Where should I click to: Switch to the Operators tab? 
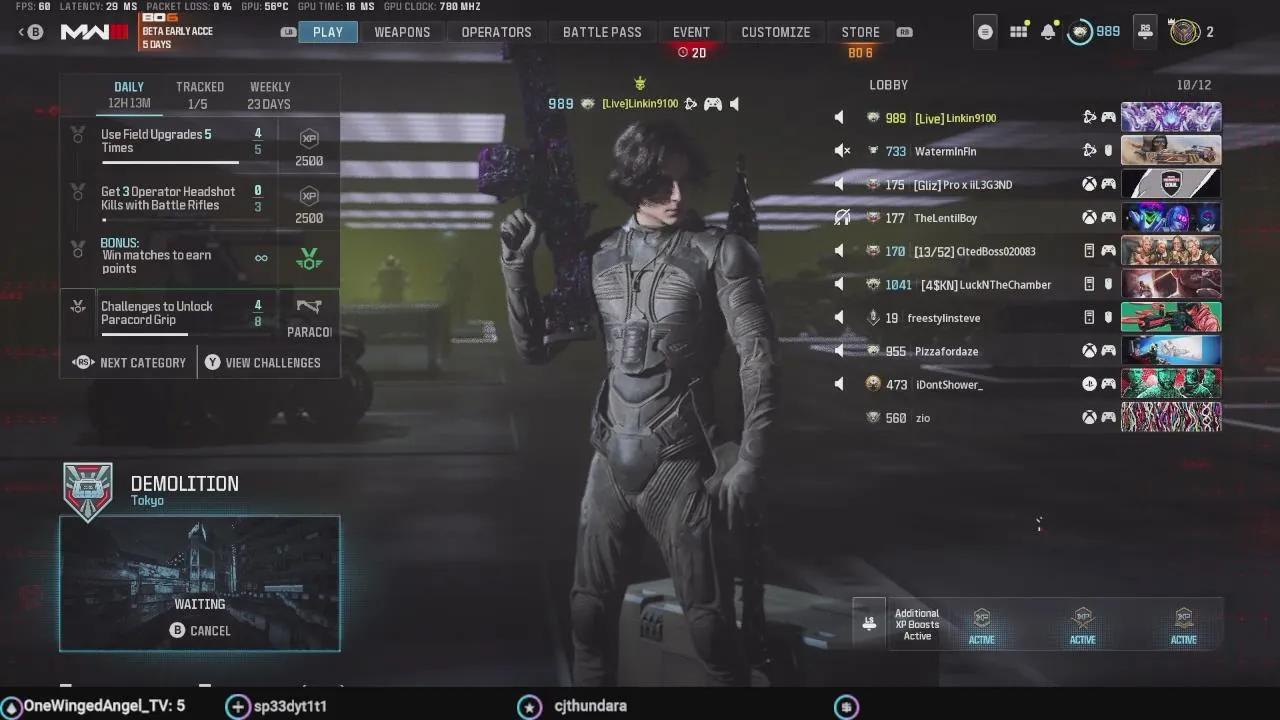[496, 31]
